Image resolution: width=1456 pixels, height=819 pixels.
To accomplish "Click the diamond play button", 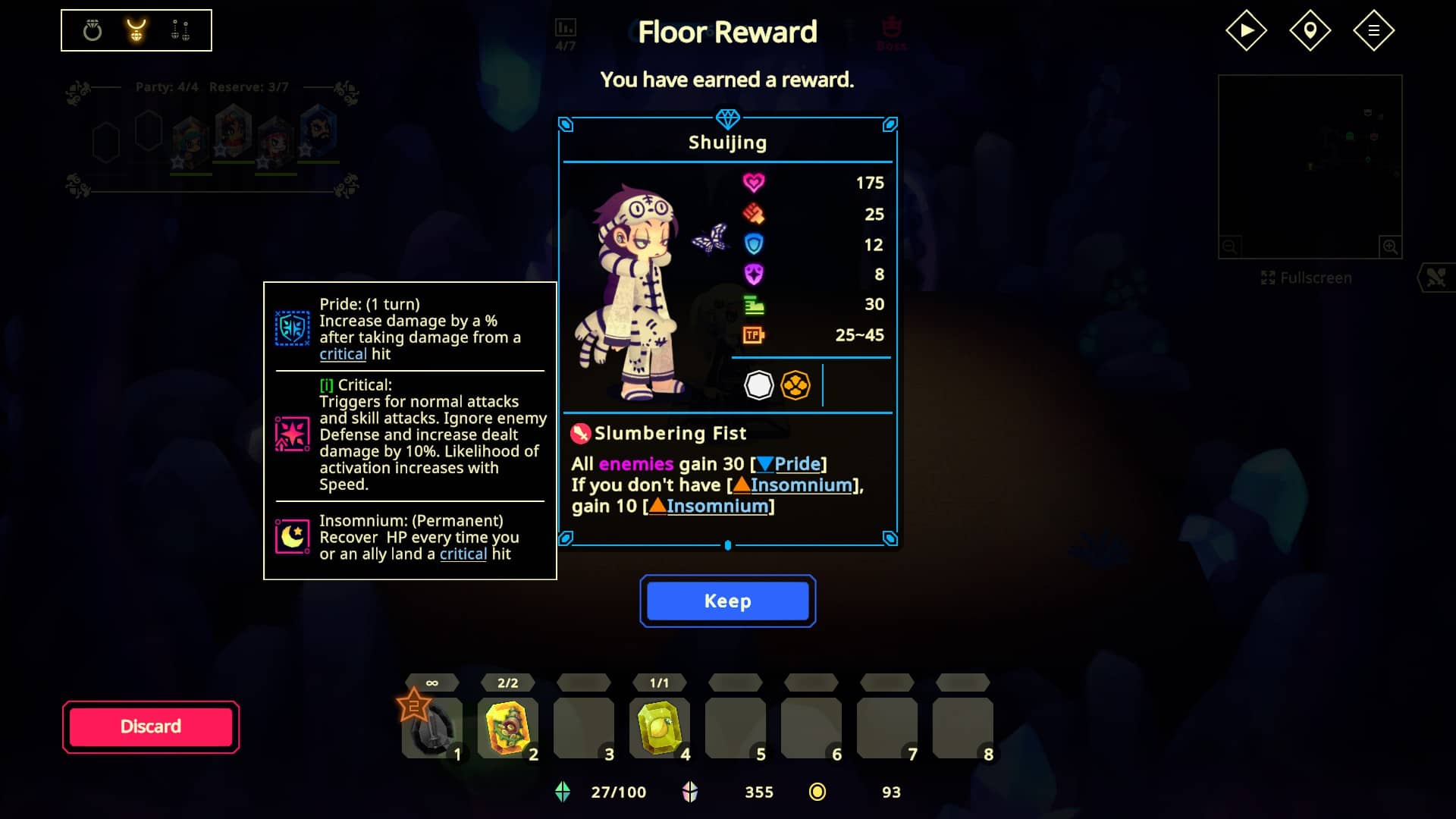I will pos(1246,30).
